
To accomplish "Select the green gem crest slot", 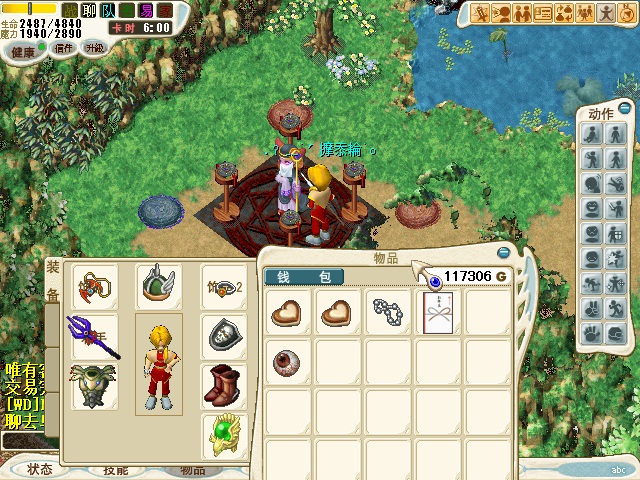I will [223, 434].
